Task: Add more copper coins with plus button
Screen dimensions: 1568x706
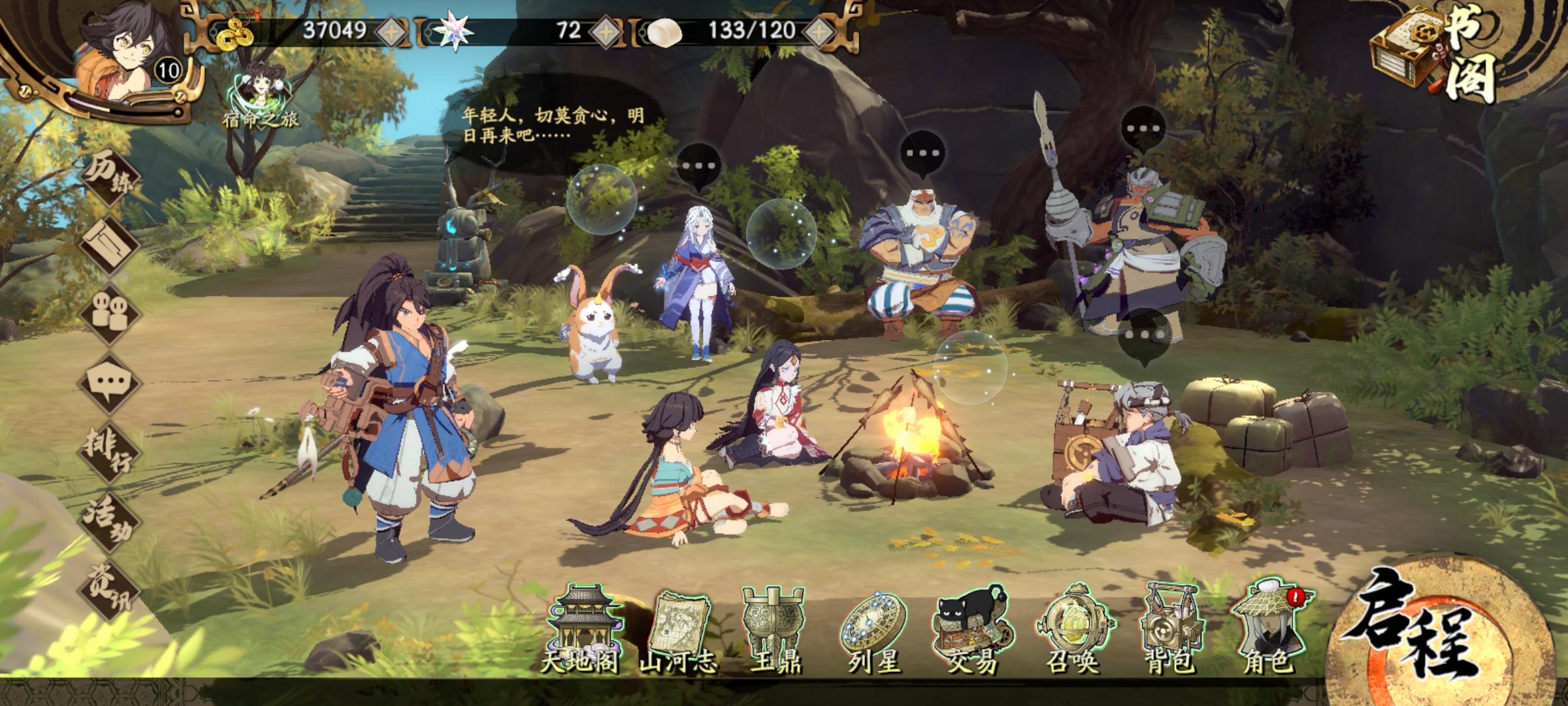Action: click(390, 31)
